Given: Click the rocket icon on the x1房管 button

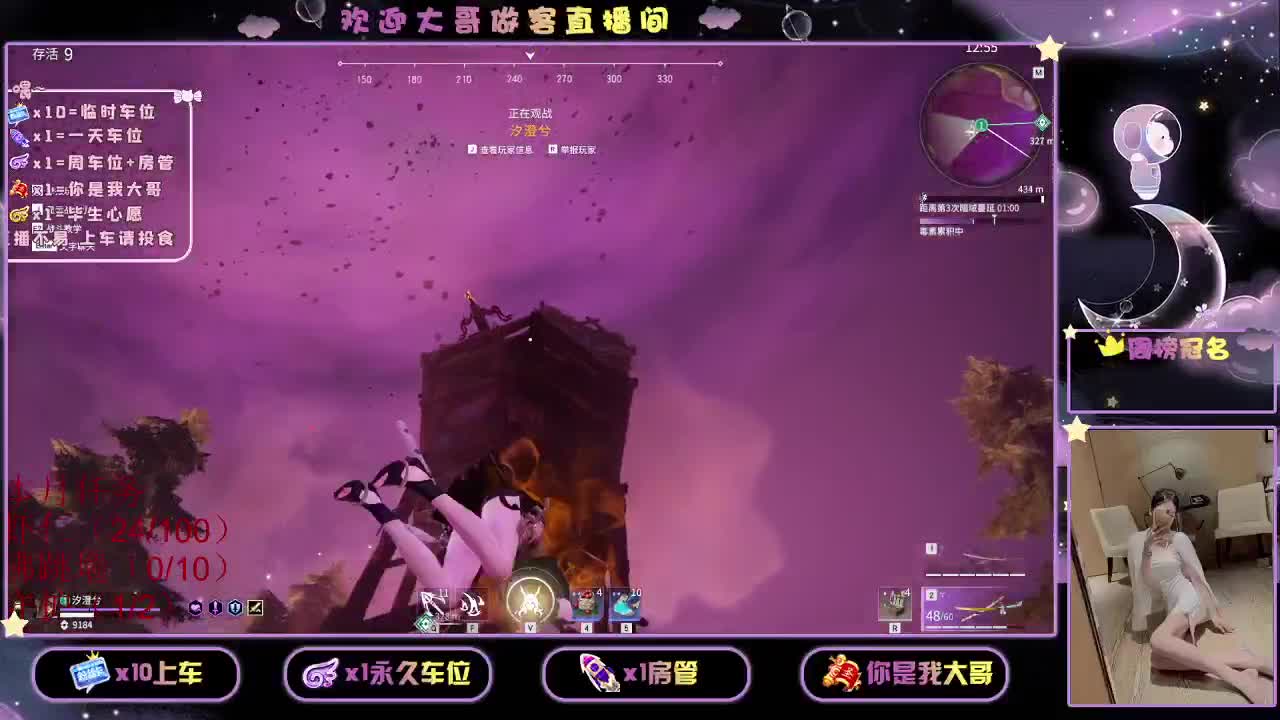Looking at the screenshot, I should point(596,674).
